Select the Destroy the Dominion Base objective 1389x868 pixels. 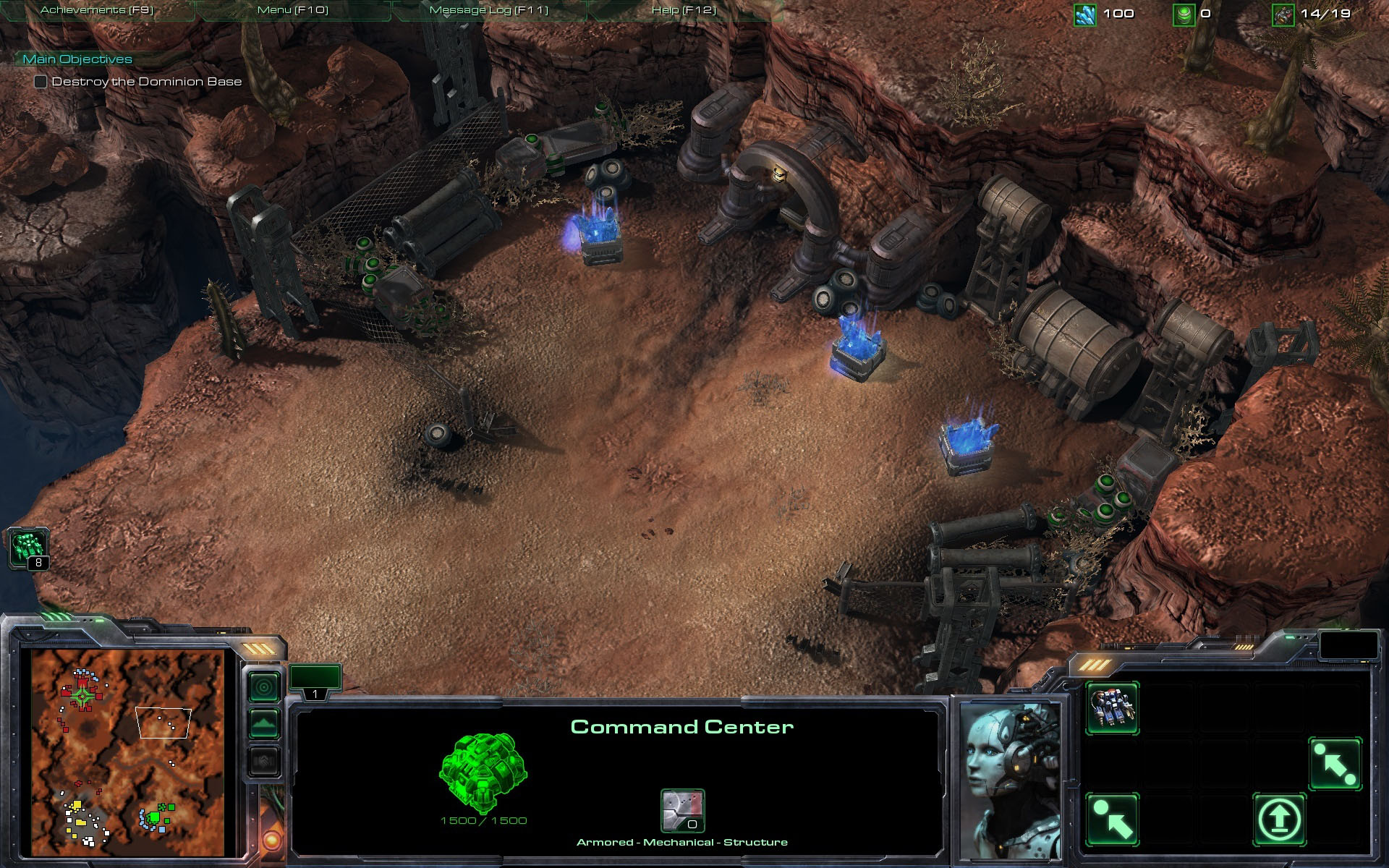click(x=146, y=82)
